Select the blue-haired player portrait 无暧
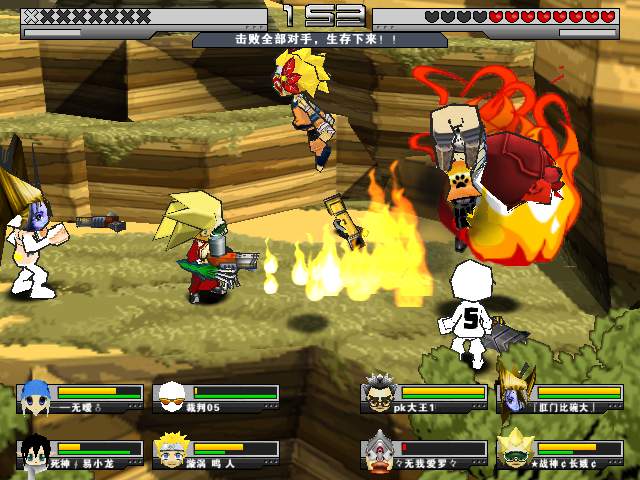The width and height of the screenshot is (640, 480). click(x=35, y=397)
